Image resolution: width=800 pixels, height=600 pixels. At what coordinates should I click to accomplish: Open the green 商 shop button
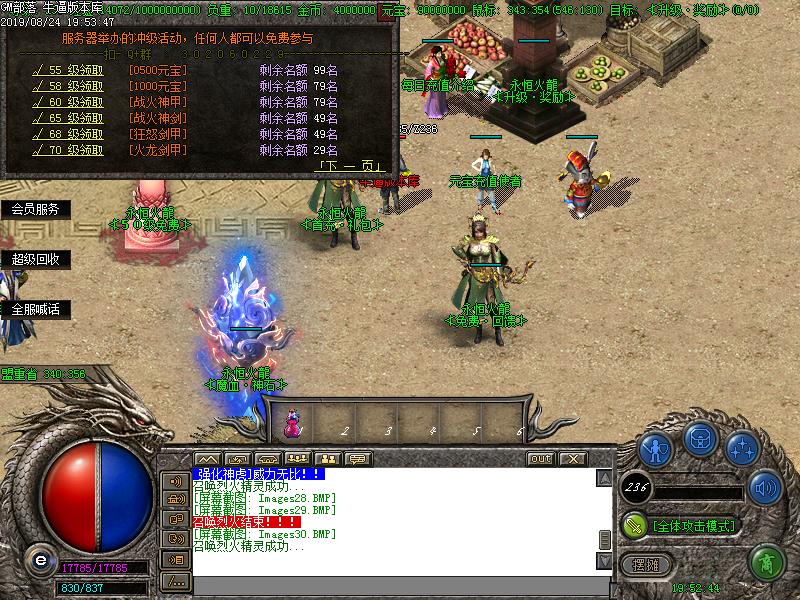click(x=767, y=563)
